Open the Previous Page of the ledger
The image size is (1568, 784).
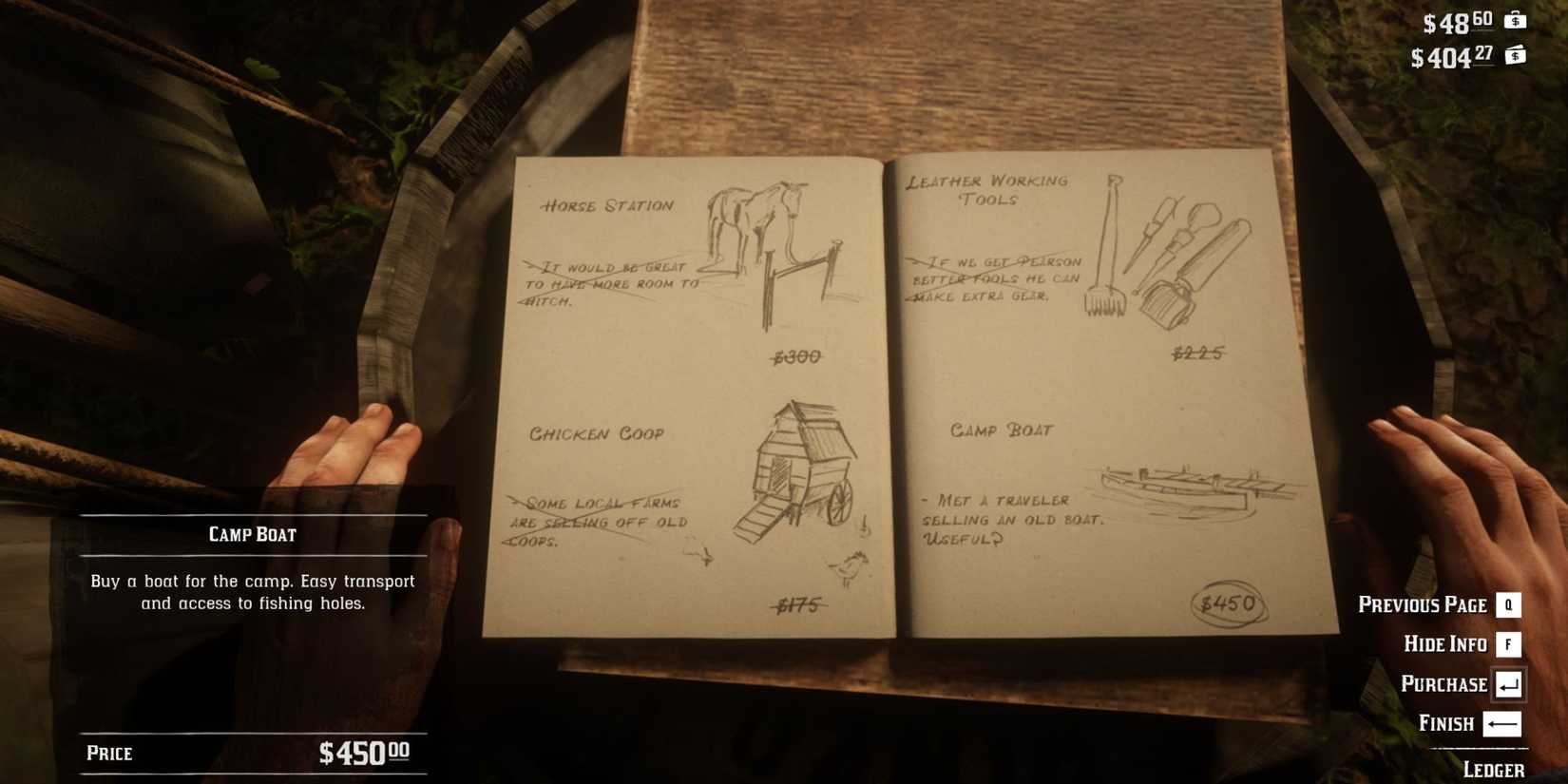point(1423,604)
